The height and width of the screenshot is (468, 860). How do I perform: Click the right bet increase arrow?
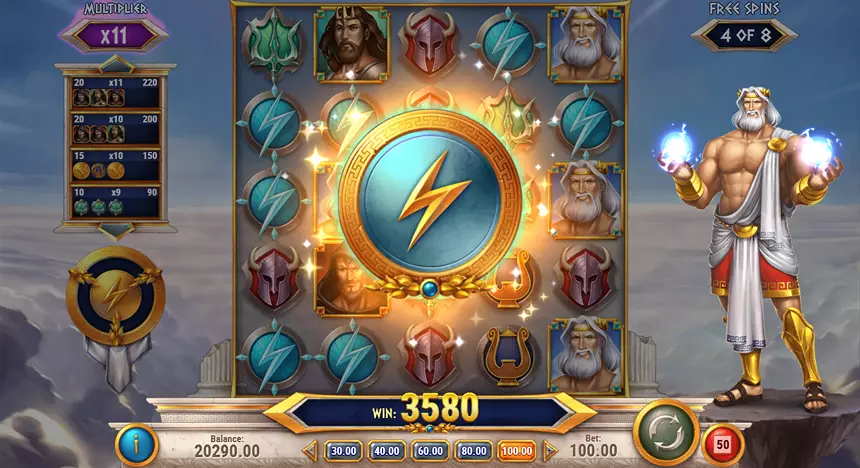coord(549,451)
